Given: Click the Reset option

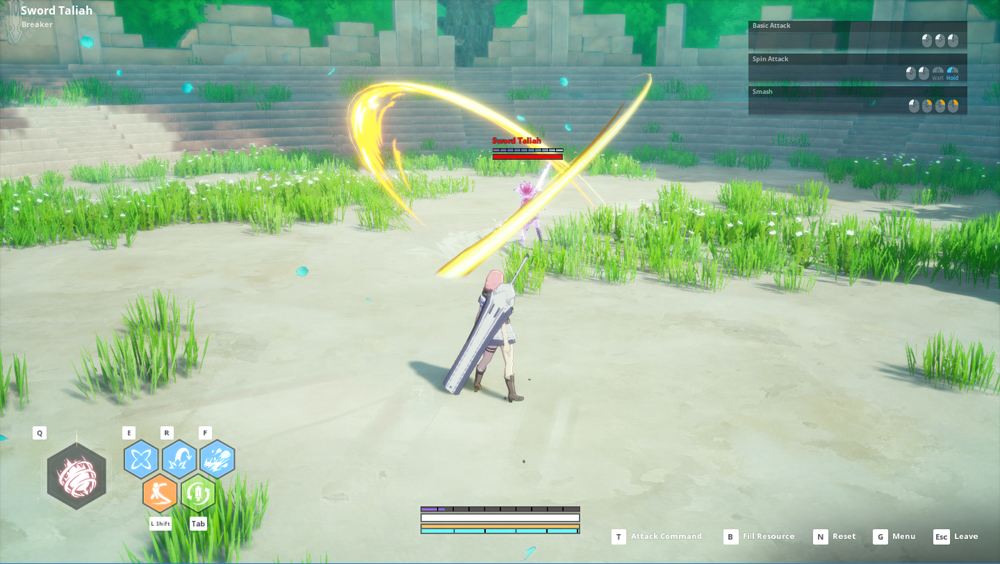Looking at the screenshot, I should pyautogui.click(x=835, y=537).
